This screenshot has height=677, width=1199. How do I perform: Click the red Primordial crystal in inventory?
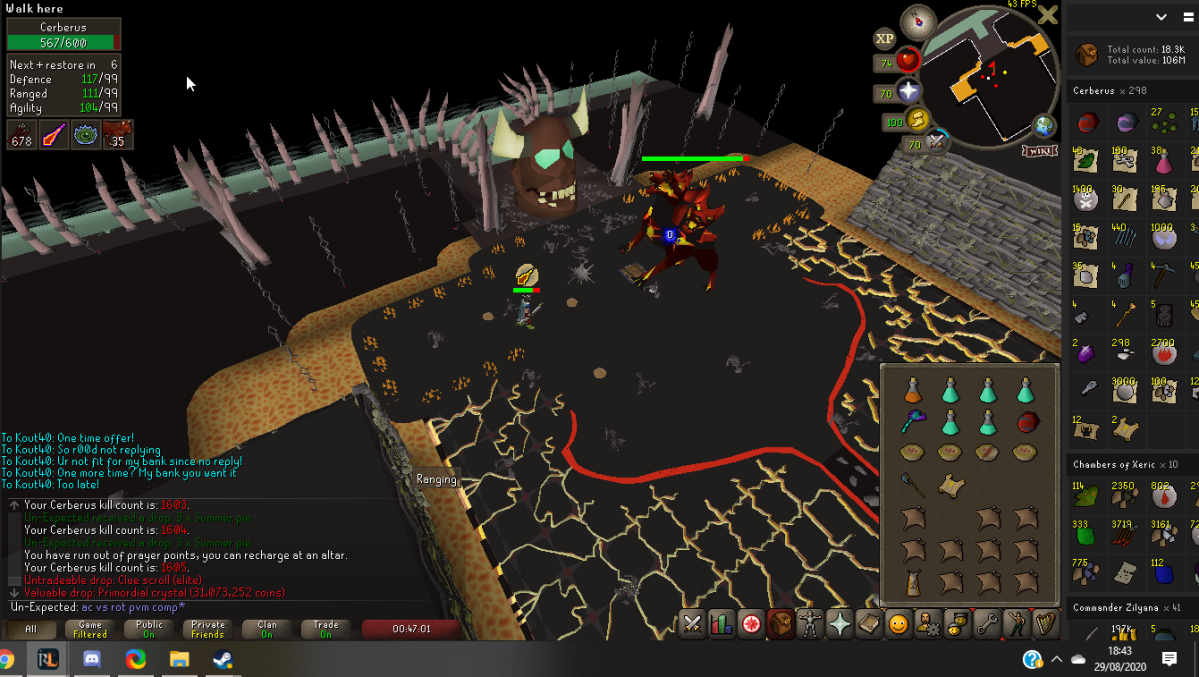[1025, 422]
